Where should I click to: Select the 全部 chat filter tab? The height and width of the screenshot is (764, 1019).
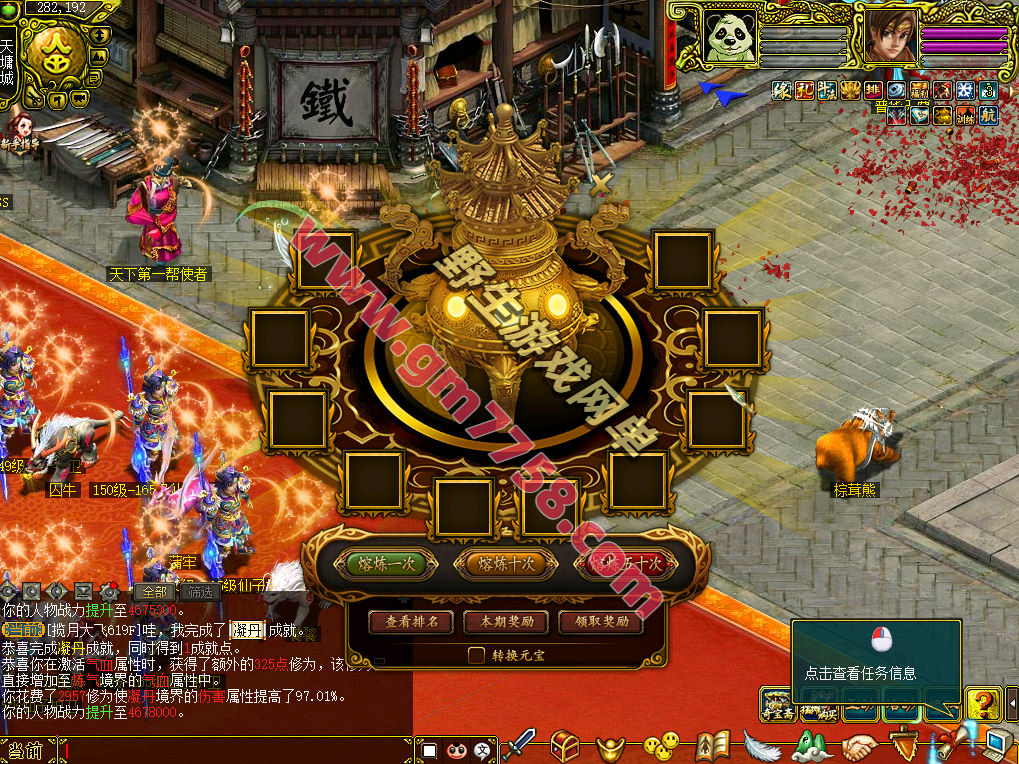tap(155, 591)
